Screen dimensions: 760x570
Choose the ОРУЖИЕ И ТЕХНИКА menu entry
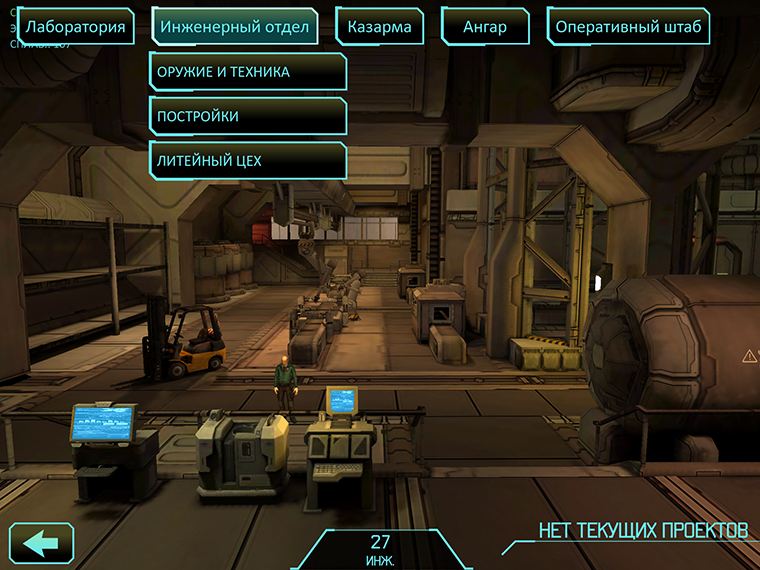(248, 72)
